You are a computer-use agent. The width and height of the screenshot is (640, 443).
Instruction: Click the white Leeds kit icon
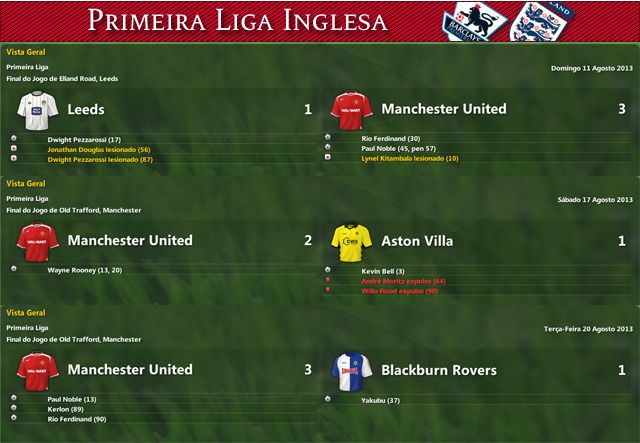pos(30,108)
